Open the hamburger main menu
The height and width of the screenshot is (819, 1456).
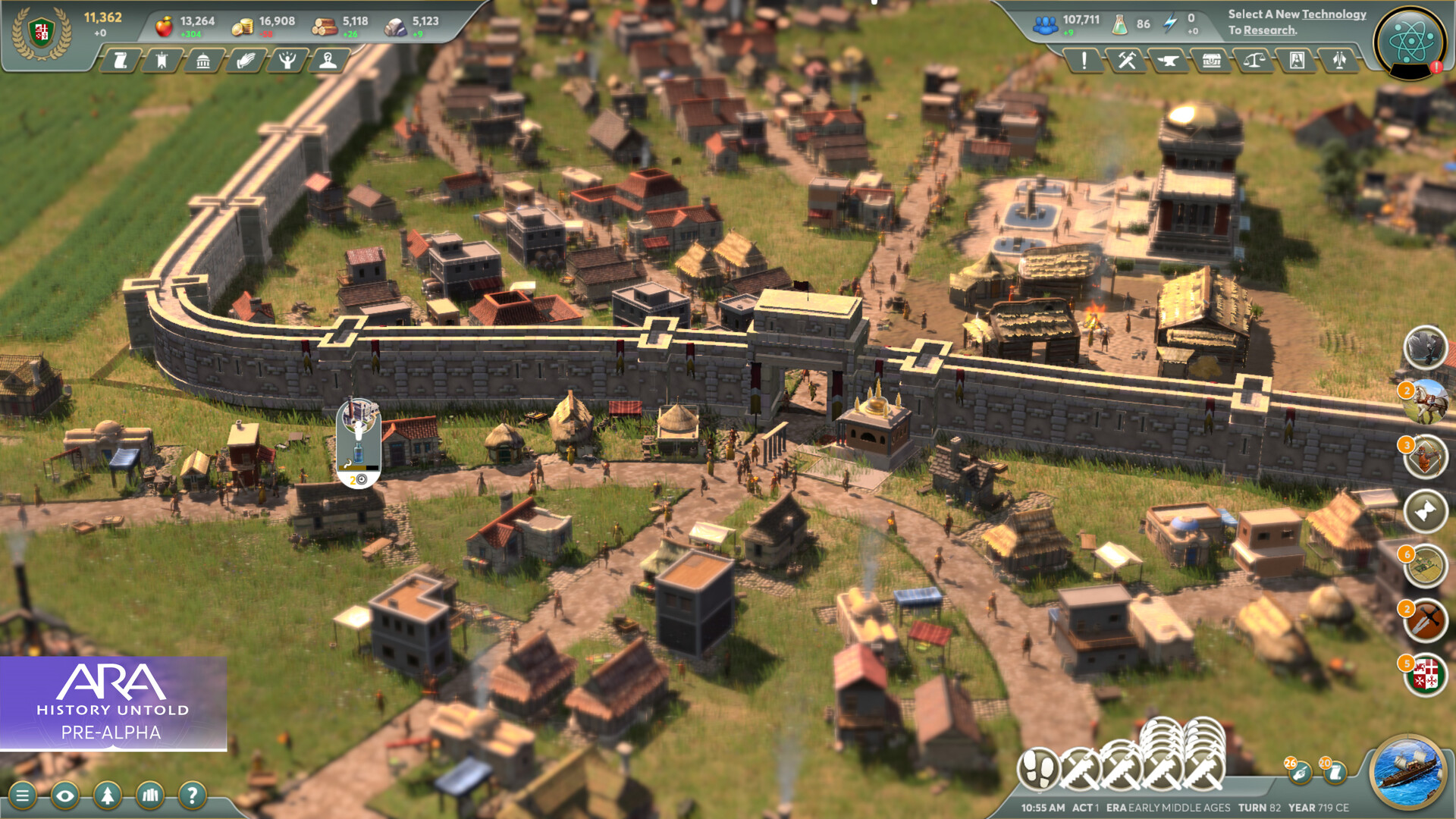23,796
